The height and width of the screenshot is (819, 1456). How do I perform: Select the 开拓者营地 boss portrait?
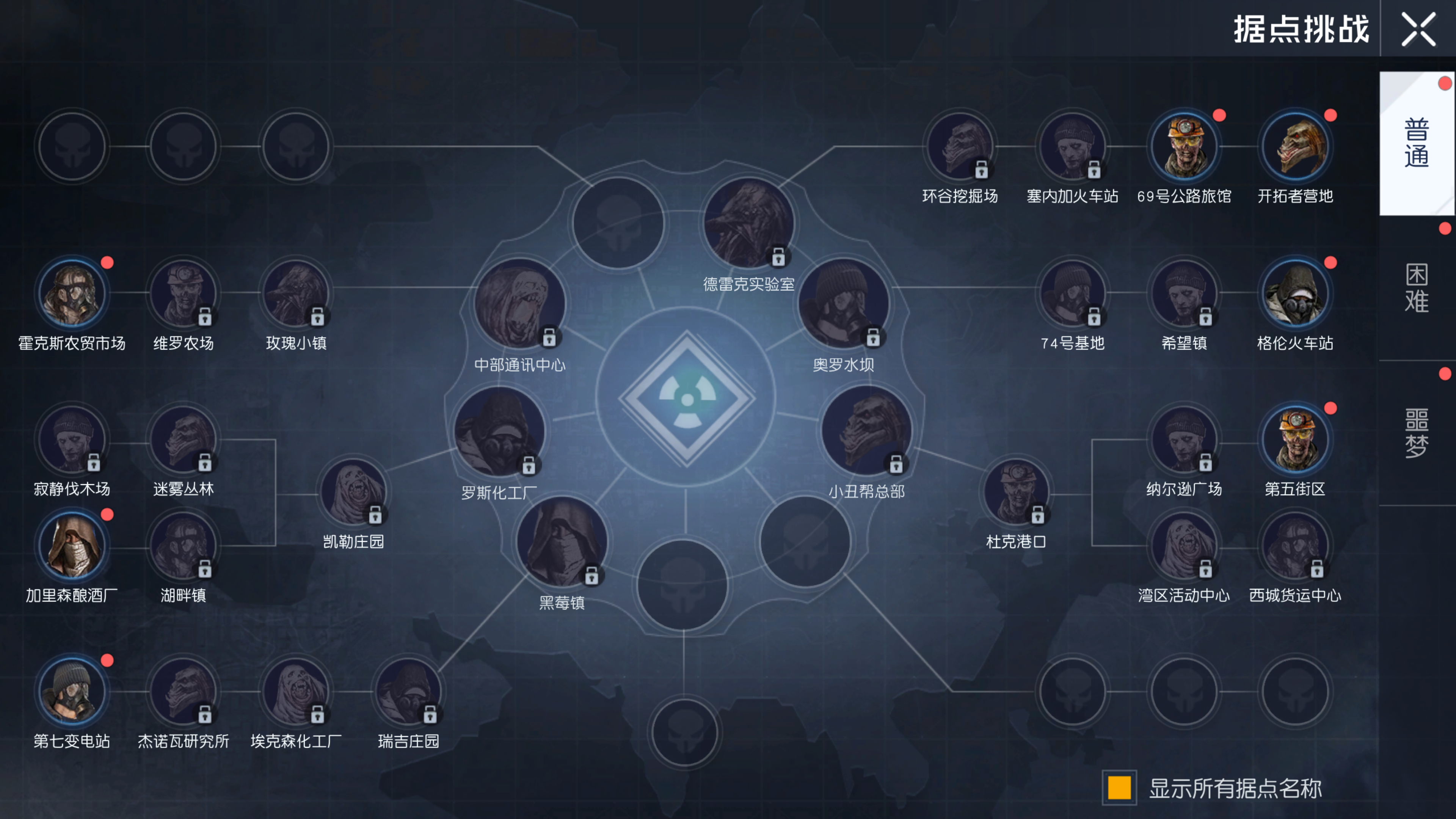pyautogui.click(x=1297, y=146)
